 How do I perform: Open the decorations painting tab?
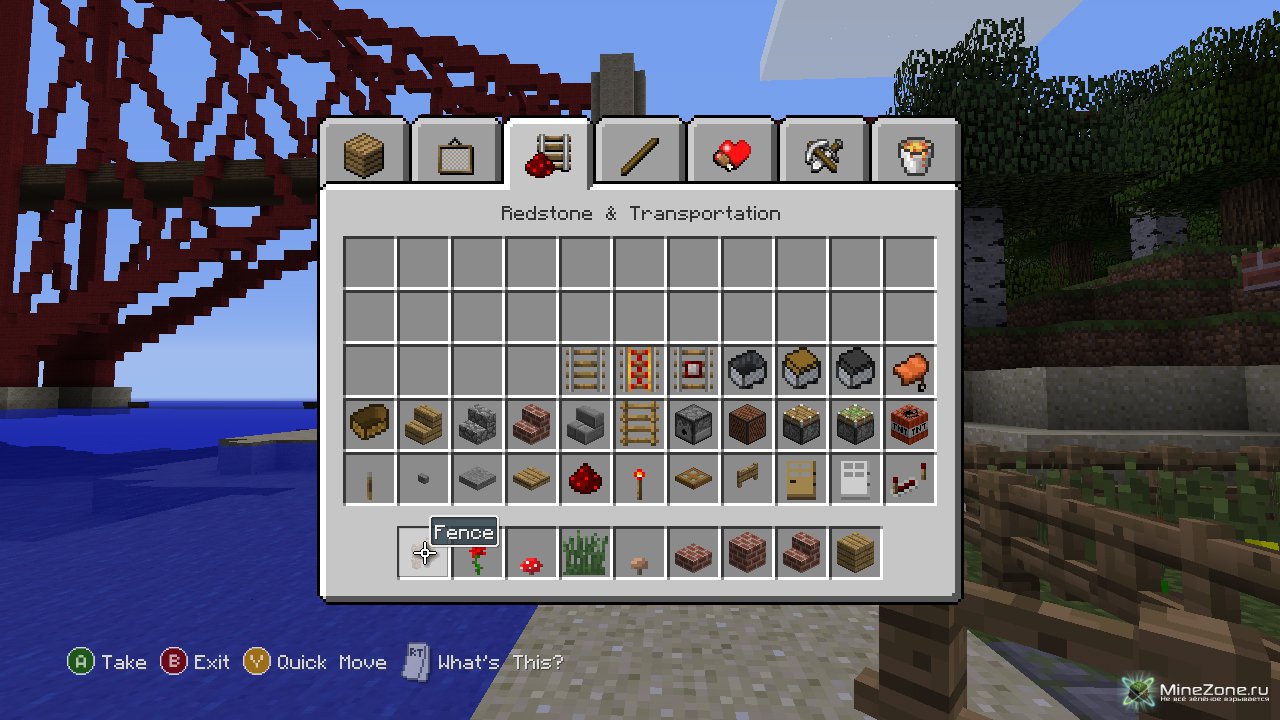456,154
